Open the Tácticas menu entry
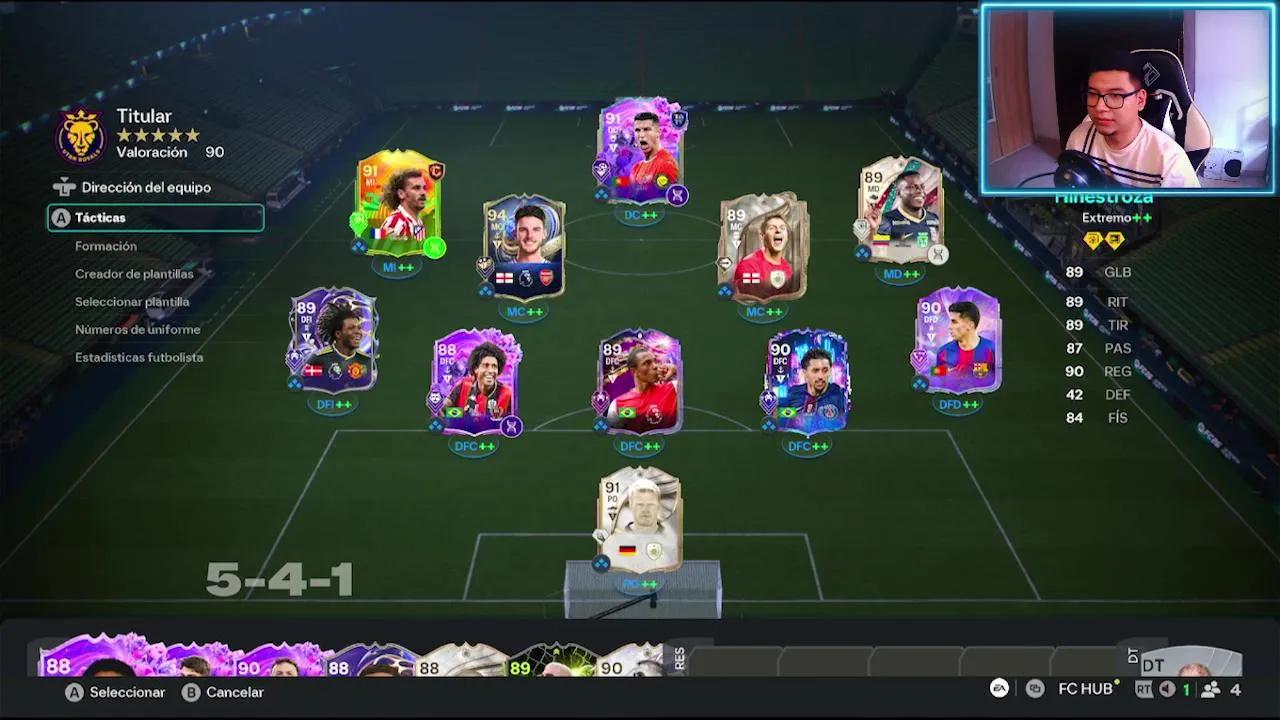This screenshot has width=1280, height=720. coord(155,218)
